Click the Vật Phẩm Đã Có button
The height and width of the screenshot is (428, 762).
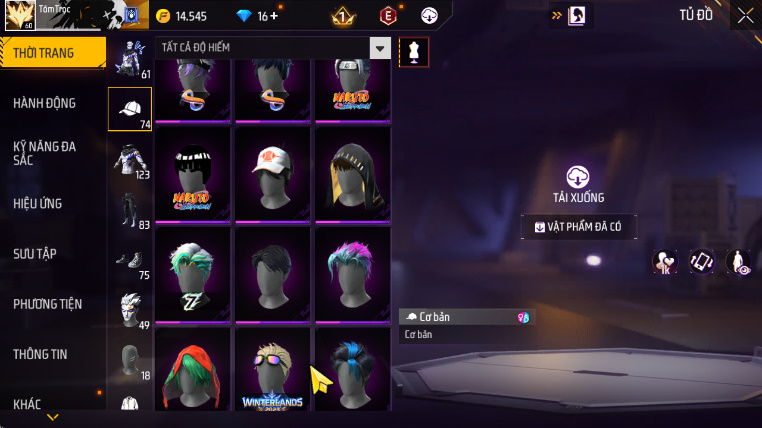click(x=578, y=227)
